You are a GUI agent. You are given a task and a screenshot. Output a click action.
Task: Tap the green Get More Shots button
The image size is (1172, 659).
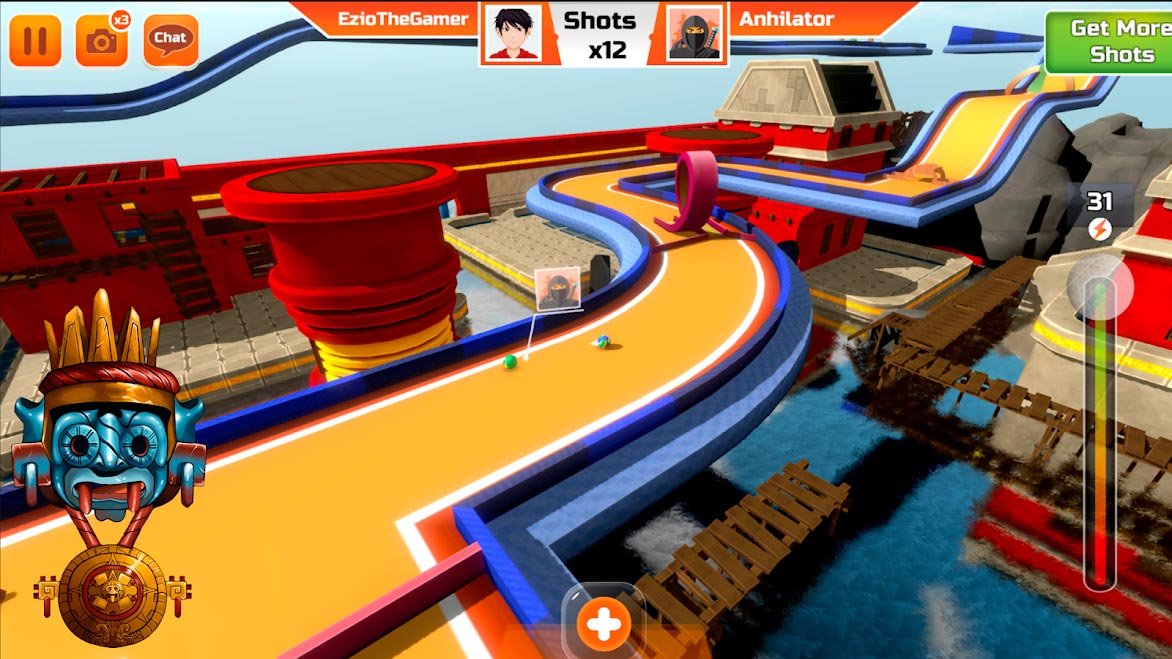(x=1107, y=41)
